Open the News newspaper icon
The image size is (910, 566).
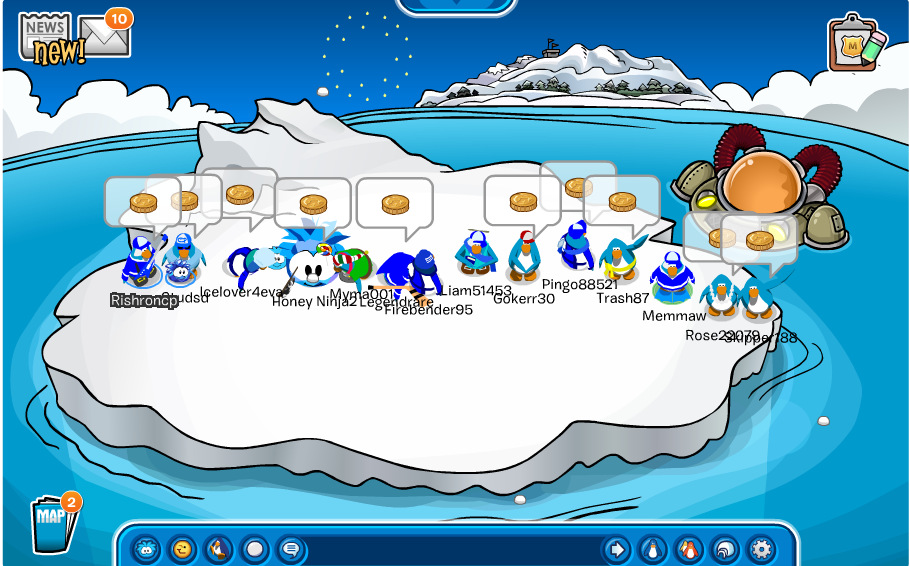point(46,38)
